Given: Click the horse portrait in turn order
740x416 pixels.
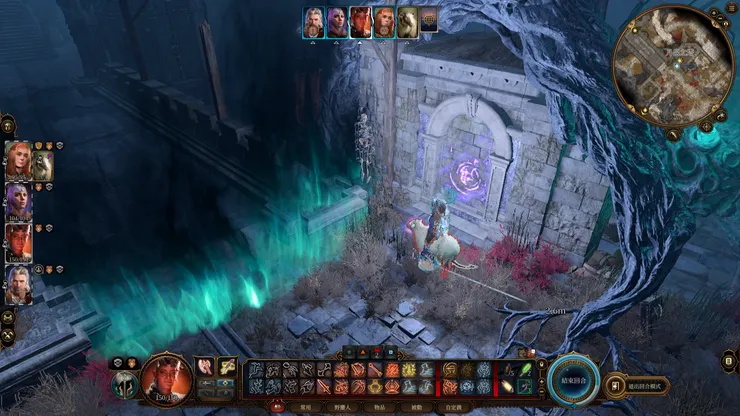Looking at the screenshot, I should (x=407, y=21).
